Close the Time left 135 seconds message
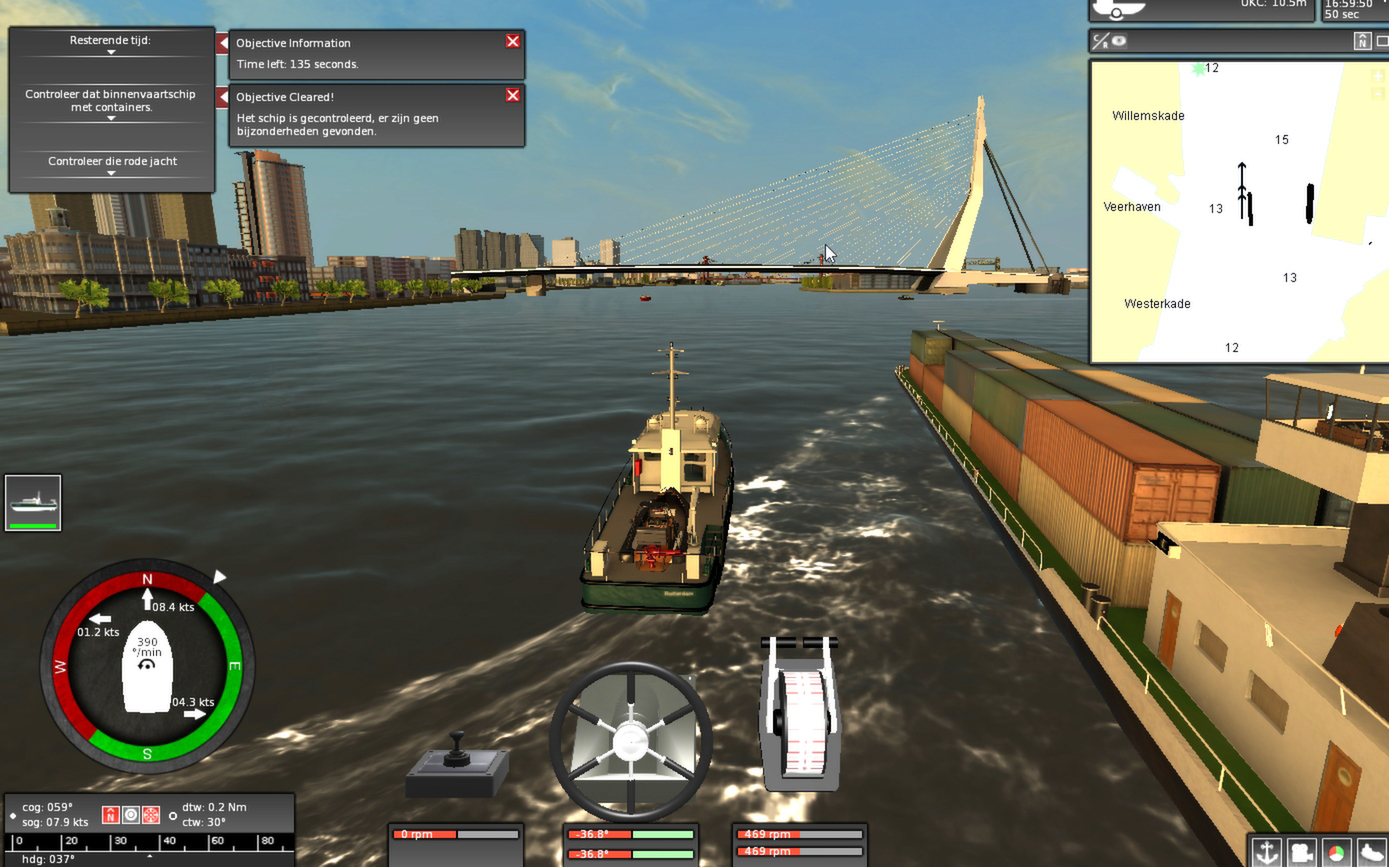The height and width of the screenshot is (867, 1389). tap(512, 41)
